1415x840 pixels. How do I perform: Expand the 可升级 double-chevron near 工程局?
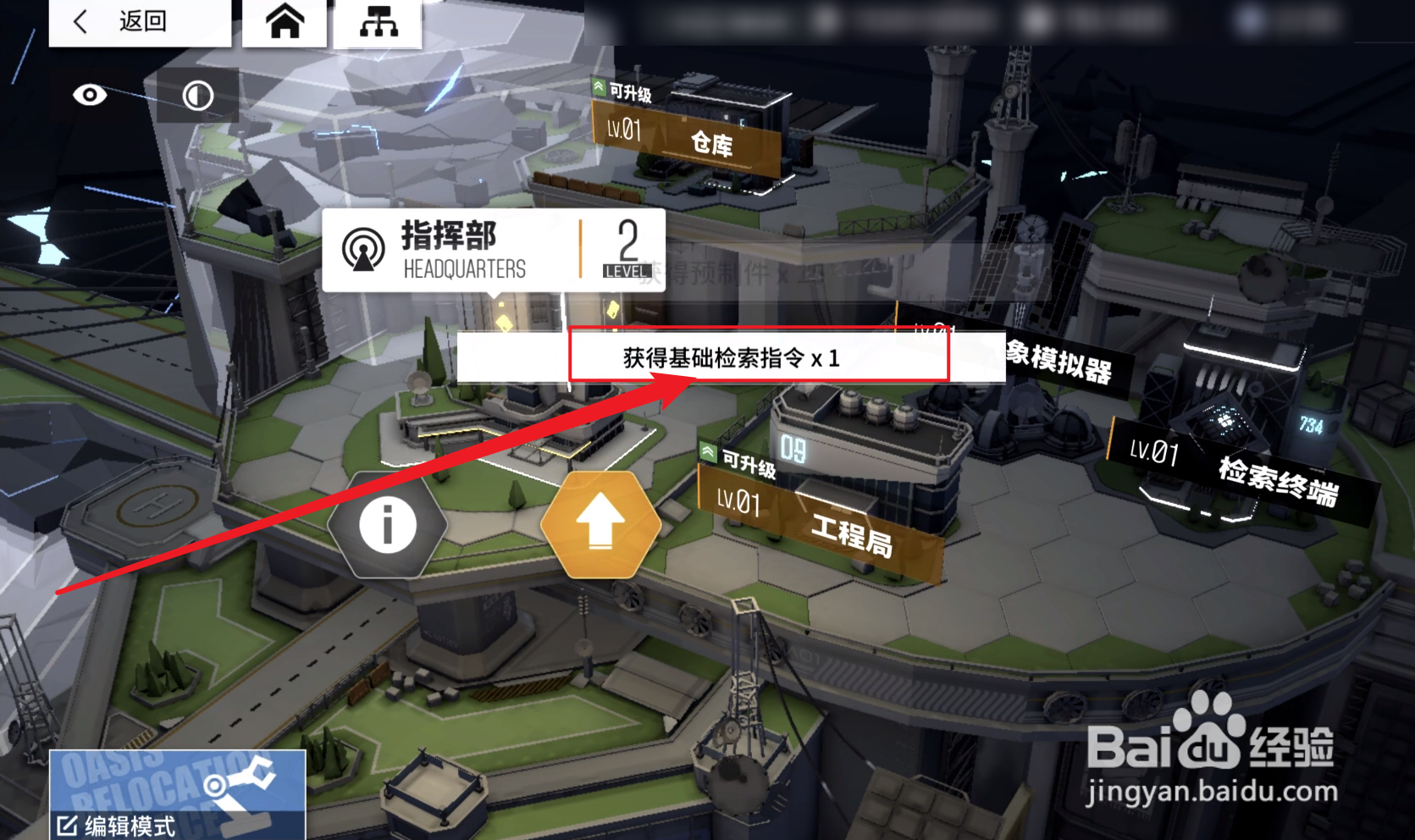(x=707, y=452)
